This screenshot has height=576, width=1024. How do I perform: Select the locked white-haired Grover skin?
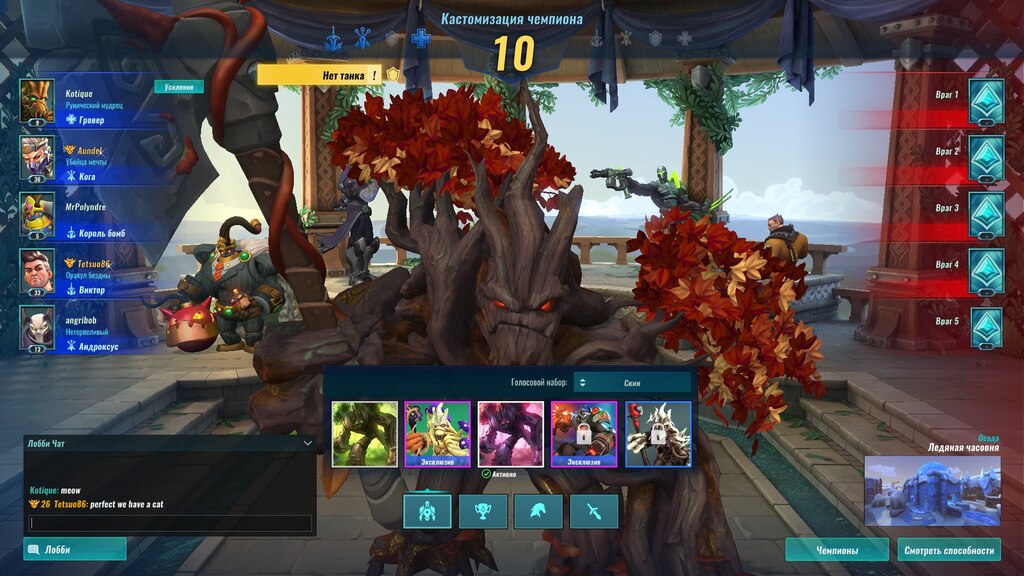[x=658, y=434]
